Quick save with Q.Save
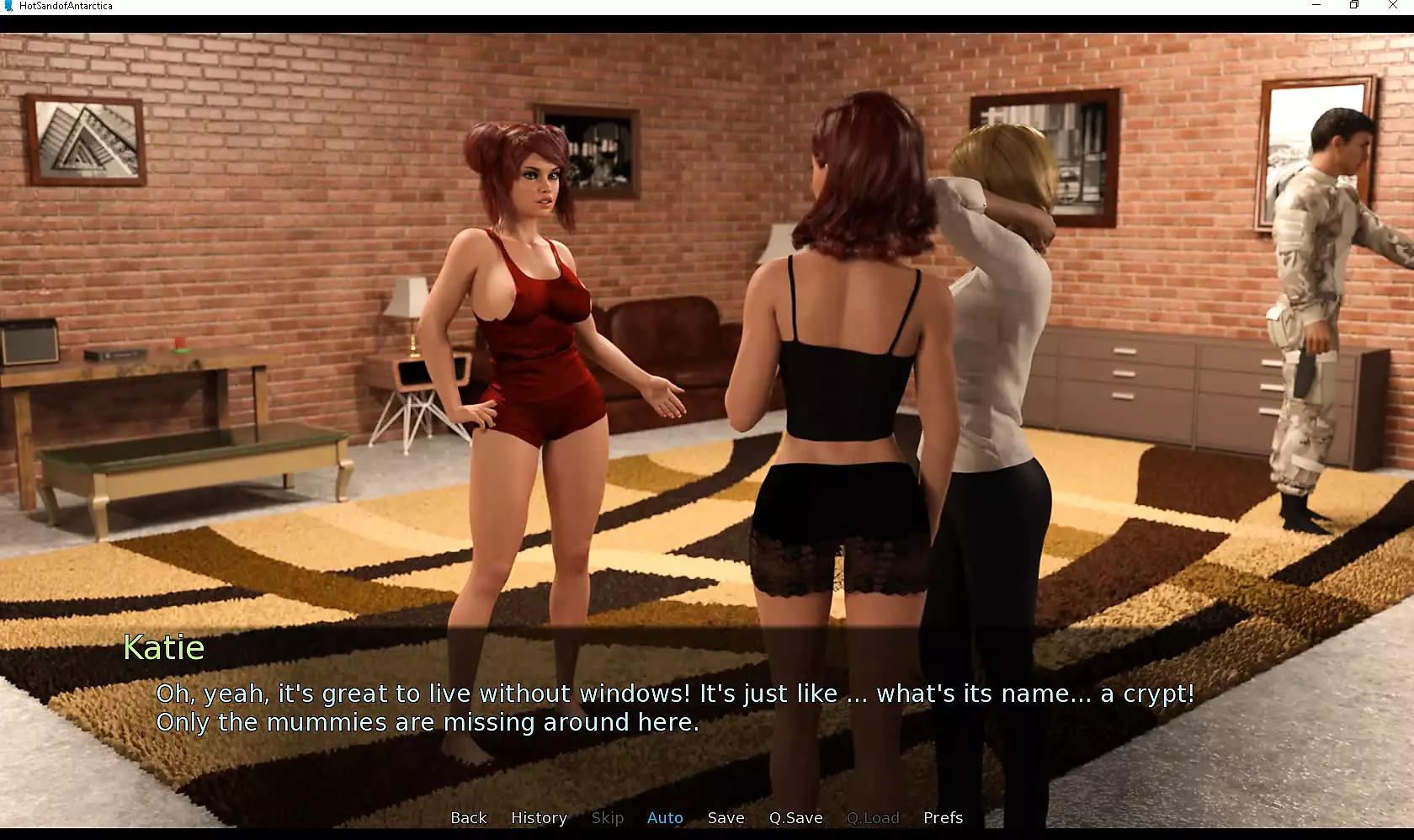 [795, 817]
